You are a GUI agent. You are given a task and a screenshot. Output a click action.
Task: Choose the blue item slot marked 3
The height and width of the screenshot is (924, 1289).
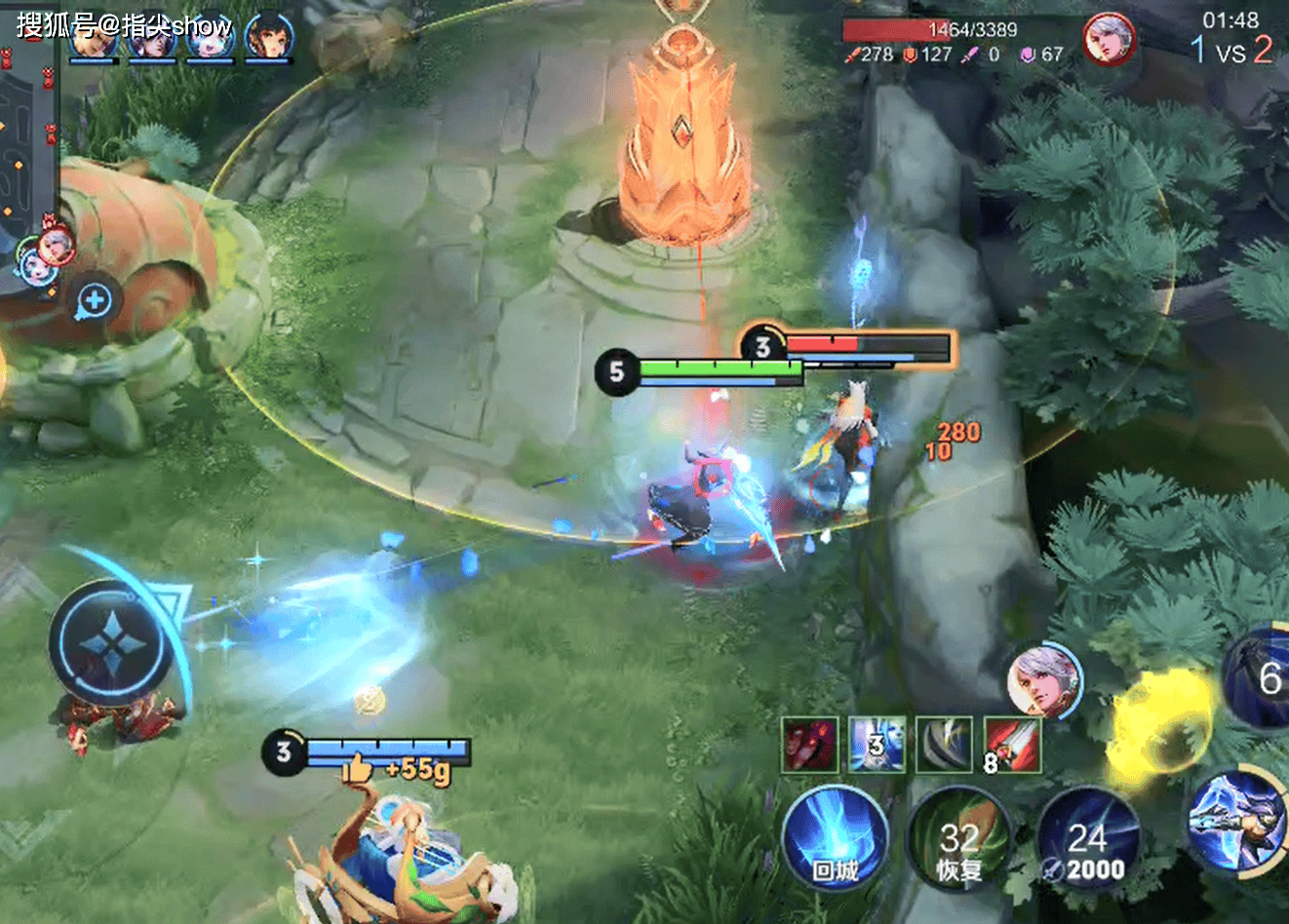coord(877,746)
